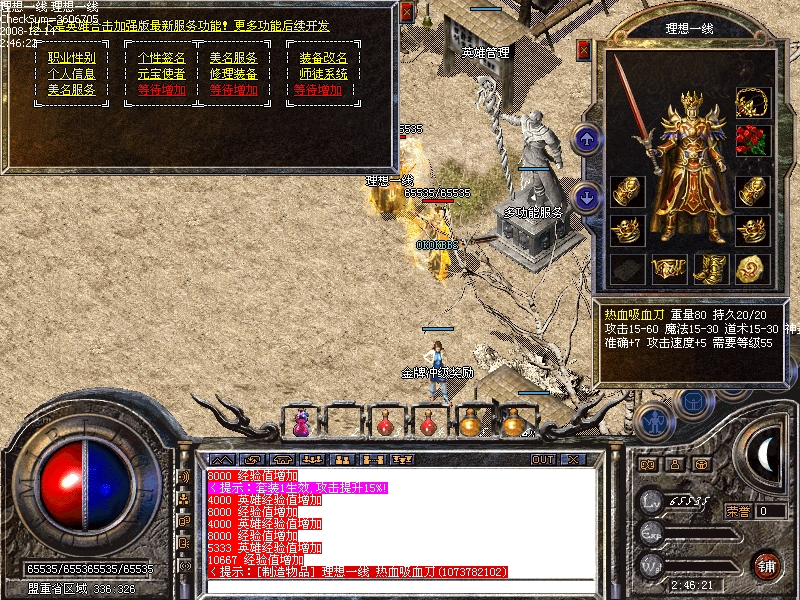Click the OUT button above chat
The image size is (800, 600).
543,460
